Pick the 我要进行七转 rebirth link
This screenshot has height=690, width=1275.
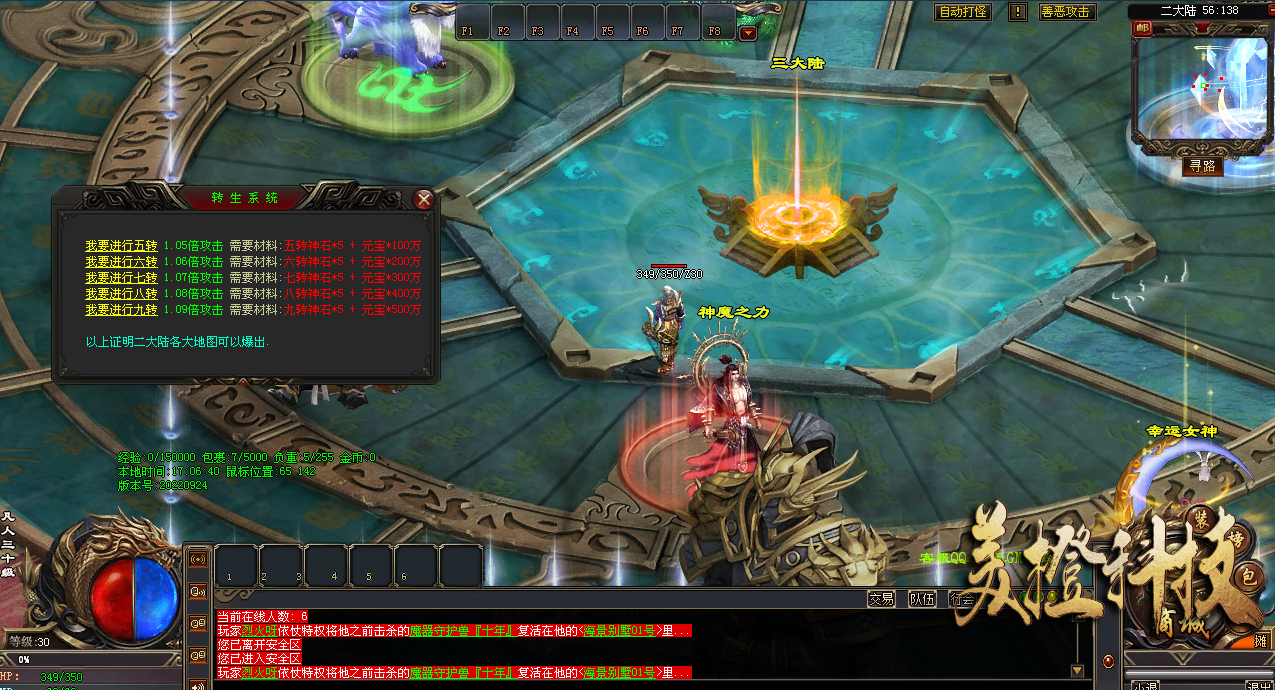pyautogui.click(x=121, y=277)
